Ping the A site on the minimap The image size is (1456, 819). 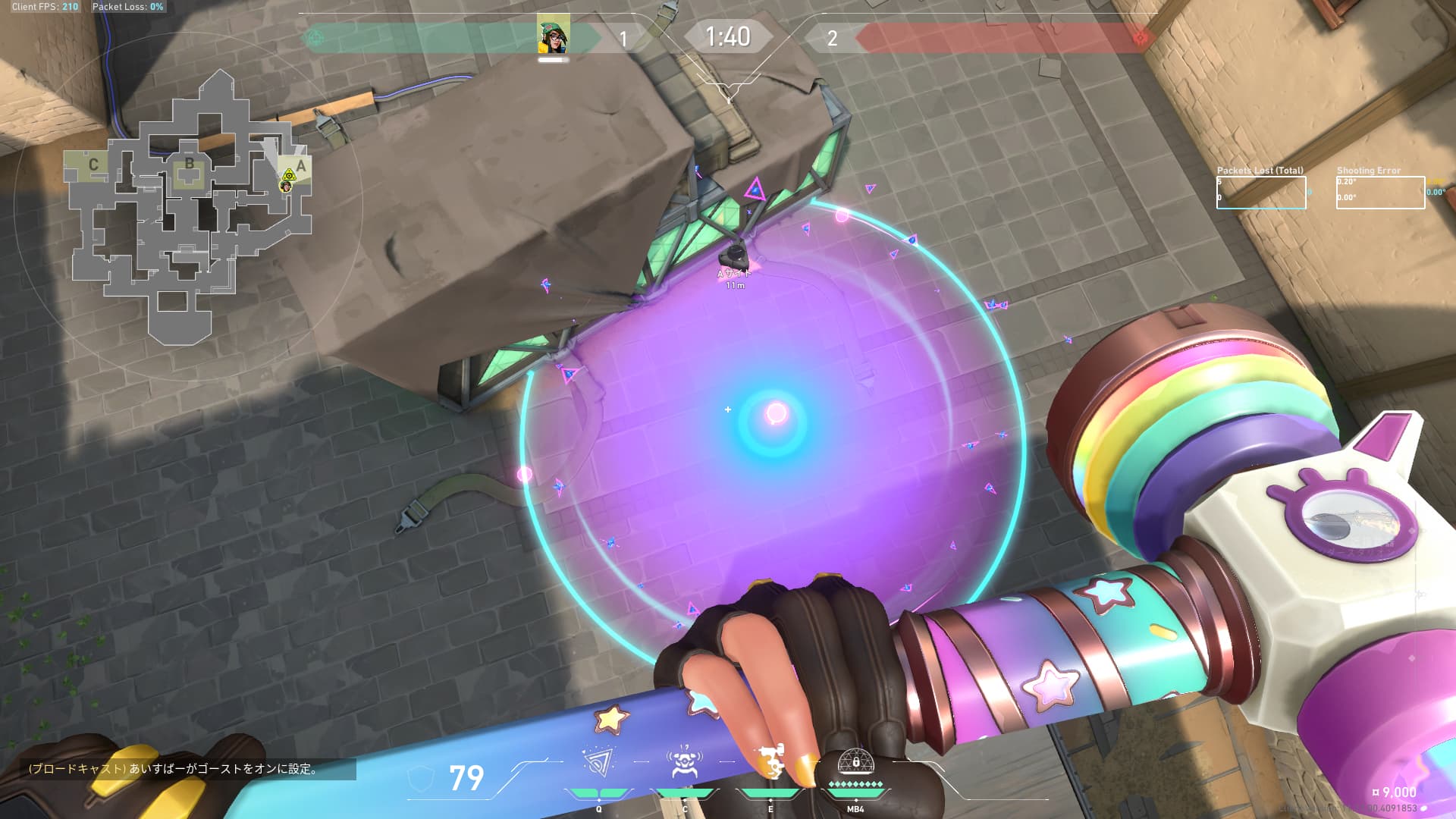coord(300,166)
